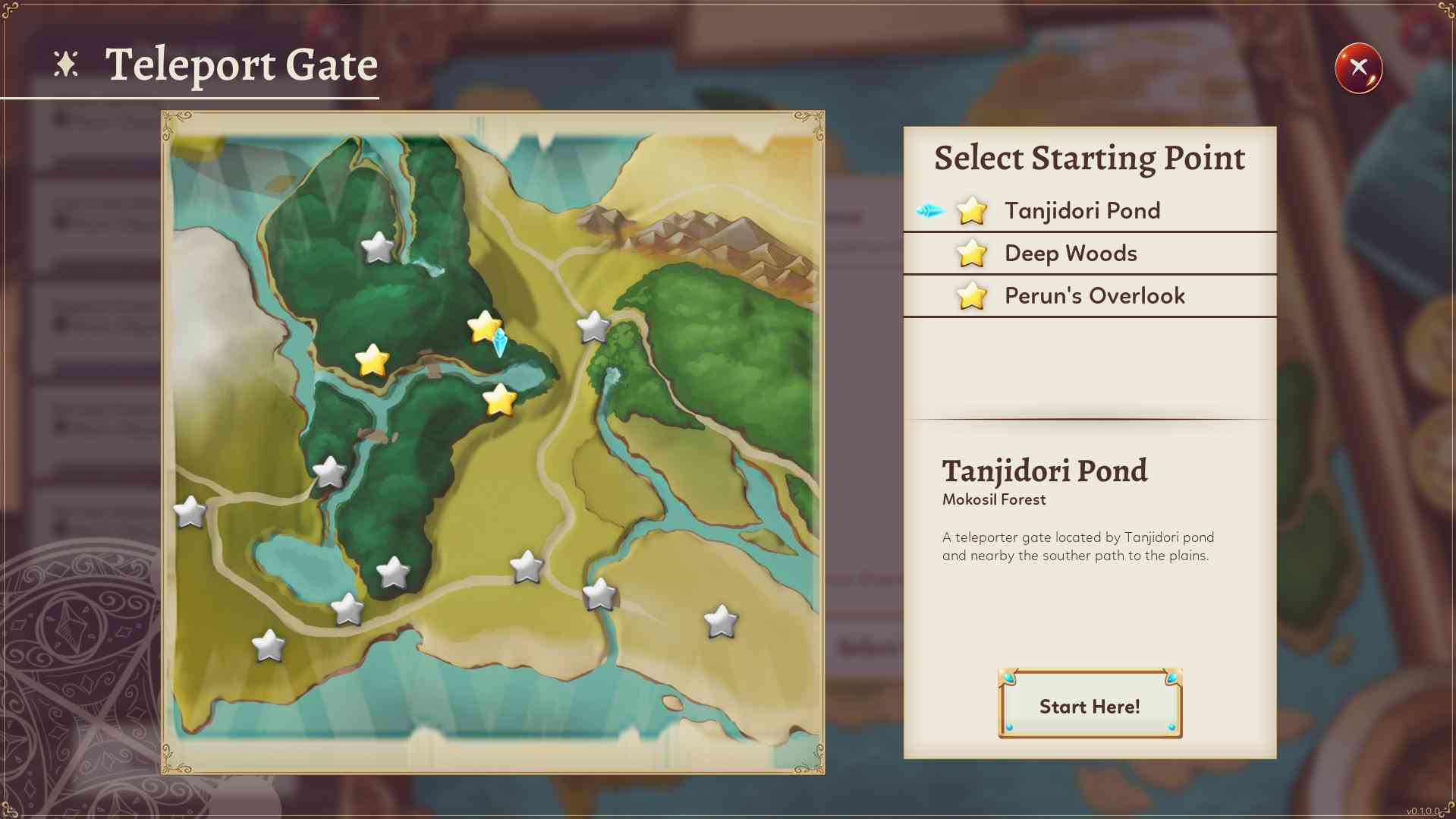
Task: Pick Perun's Overlook starting point
Action: tap(1093, 295)
